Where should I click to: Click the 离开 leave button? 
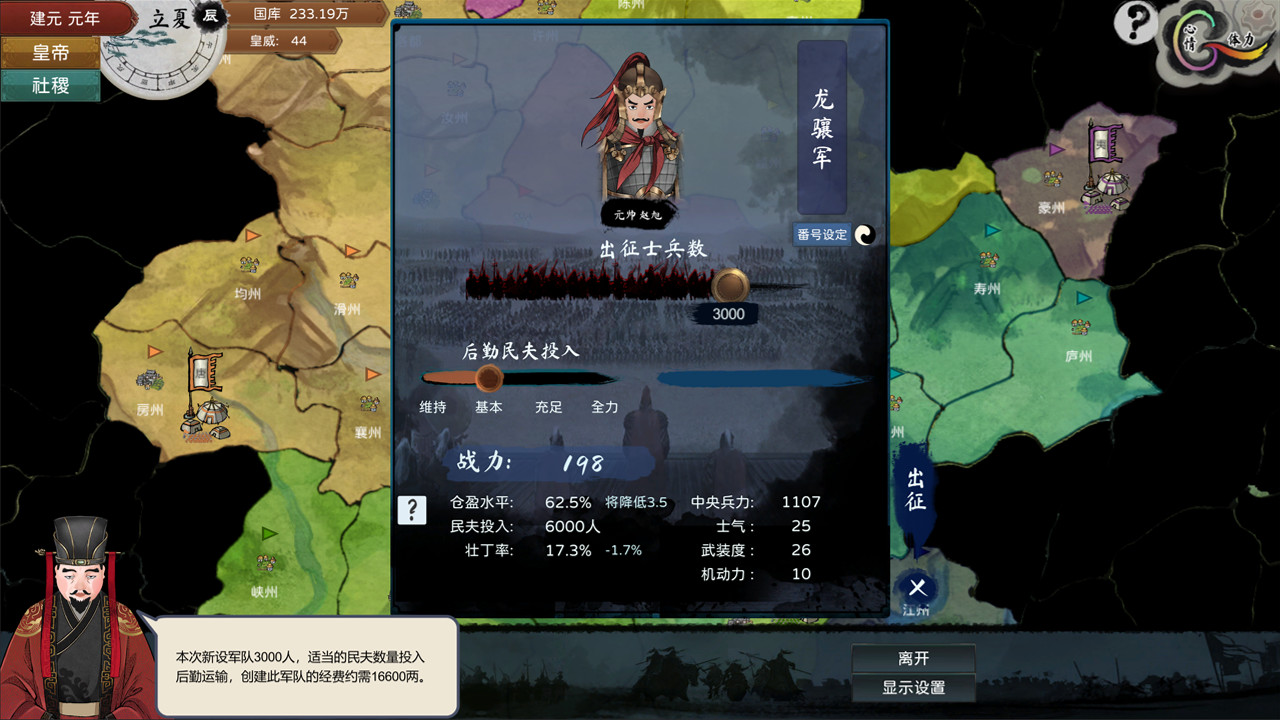tap(914, 657)
